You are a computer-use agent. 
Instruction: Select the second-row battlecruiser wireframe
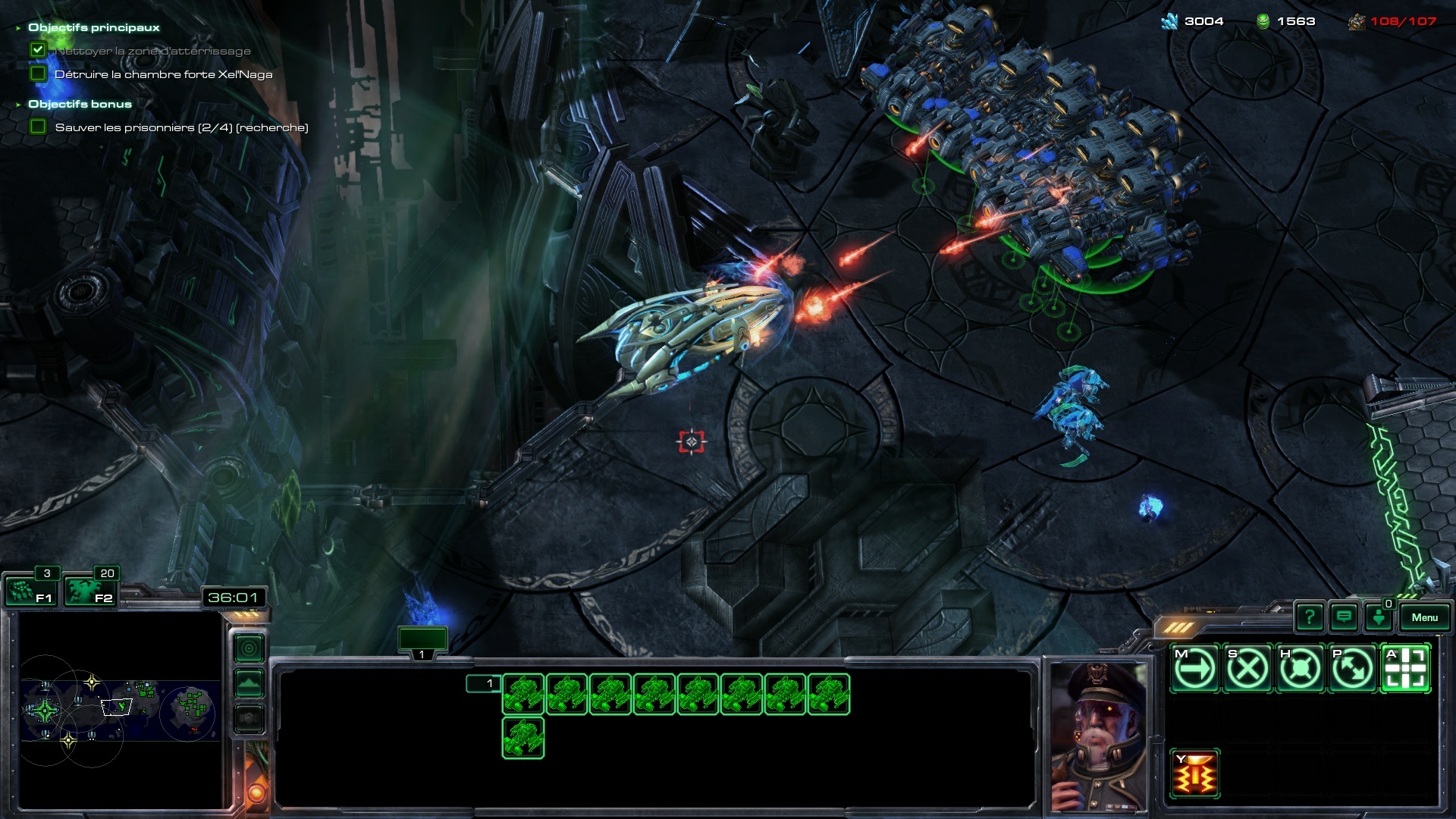tap(523, 737)
